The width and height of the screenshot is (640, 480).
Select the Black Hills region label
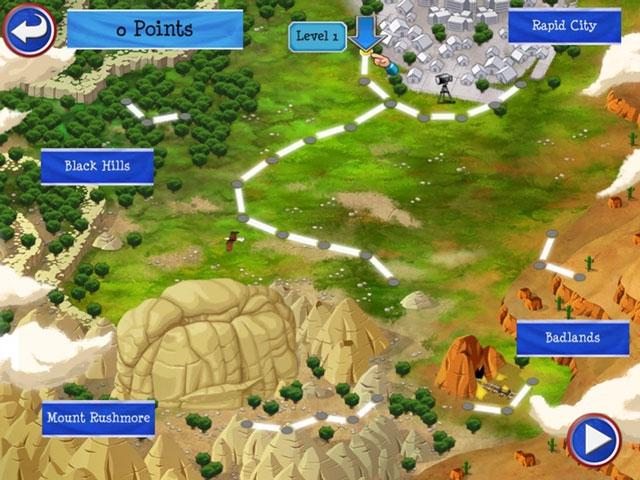pos(97,166)
